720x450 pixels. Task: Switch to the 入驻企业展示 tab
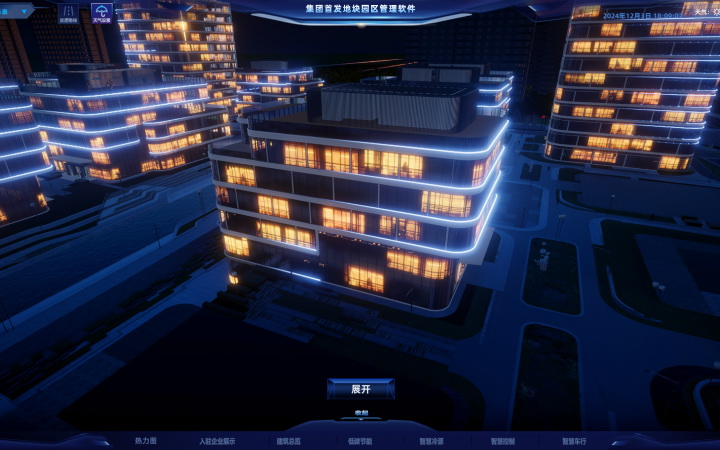pyautogui.click(x=217, y=440)
